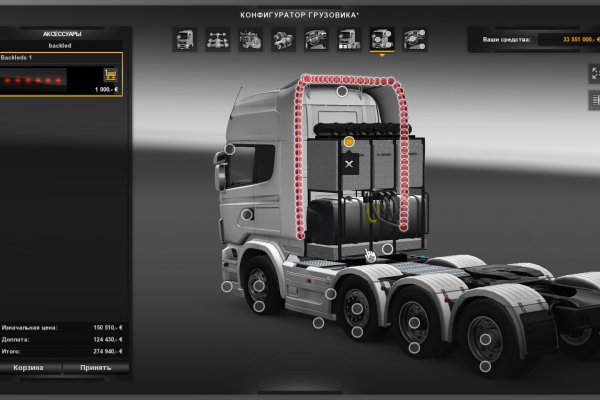Viewport: 600px width, 400px height.
Task: Open the engine configuration tab
Action: pyautogui.click(x=251, y=39)
